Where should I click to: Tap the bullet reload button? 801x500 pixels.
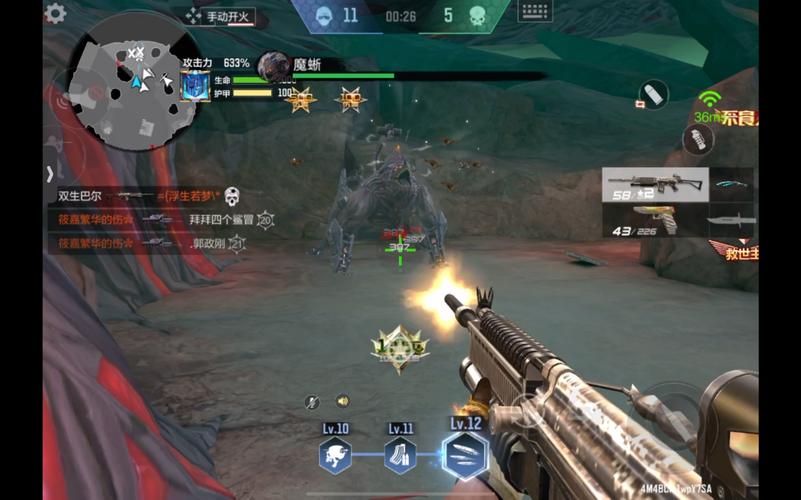[653, 94]
